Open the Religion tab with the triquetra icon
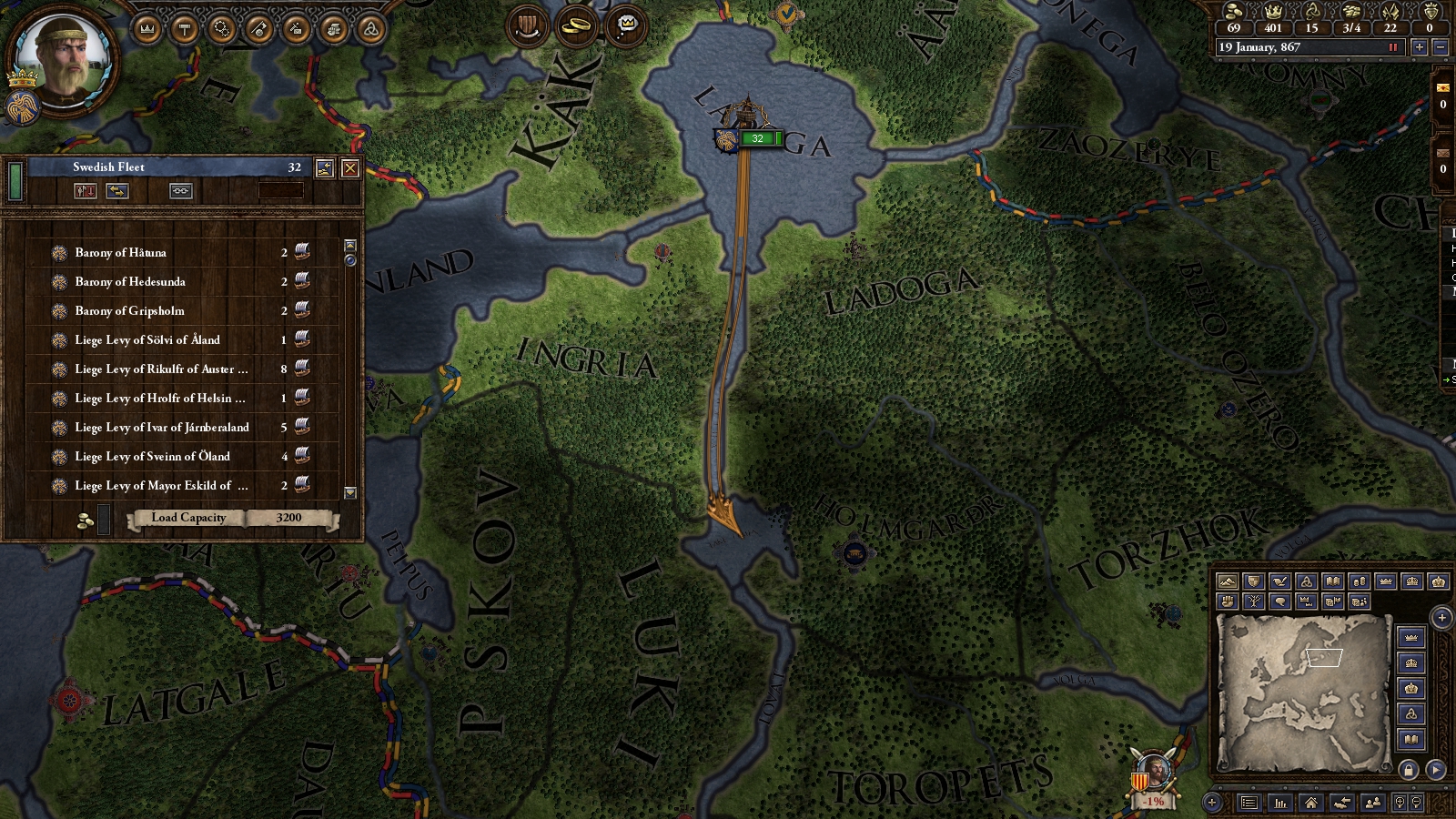1456x819 pixels. [370, 30]
